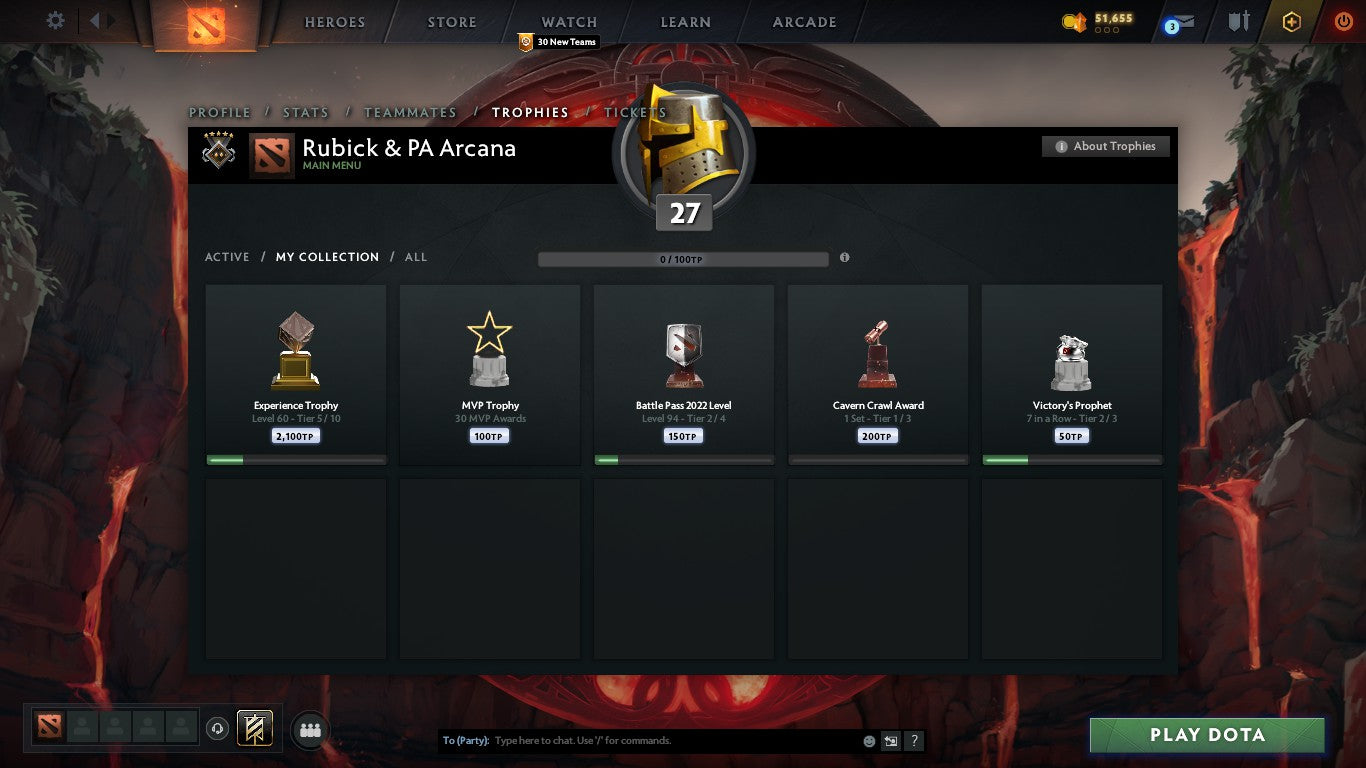Click the question mark chat help toggle
Viewport: 1366px width, 768px height.
913,741
